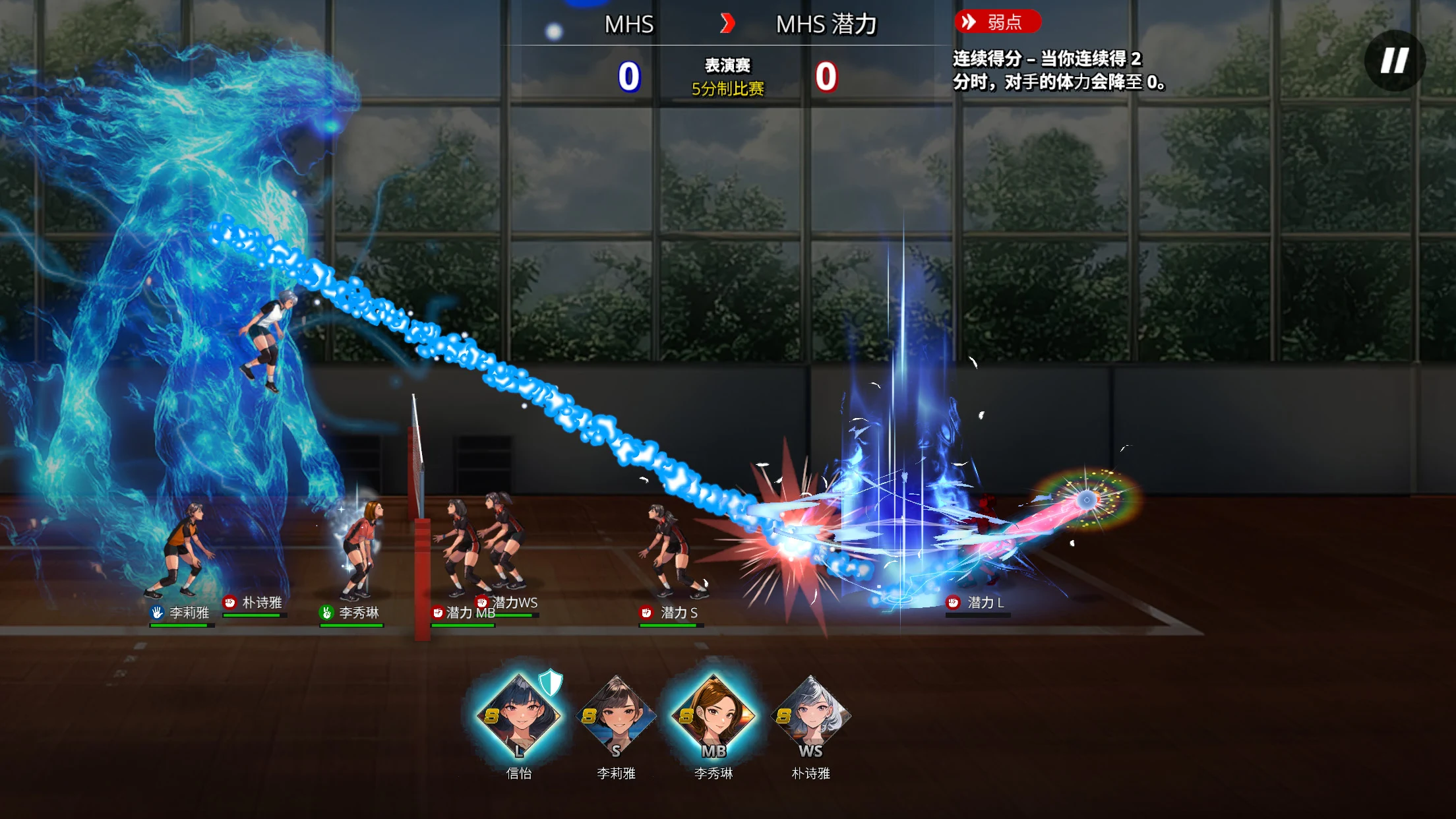Expand the 弱点 weakness tag
The image size is (1456, 819).
tap(996, 22)
